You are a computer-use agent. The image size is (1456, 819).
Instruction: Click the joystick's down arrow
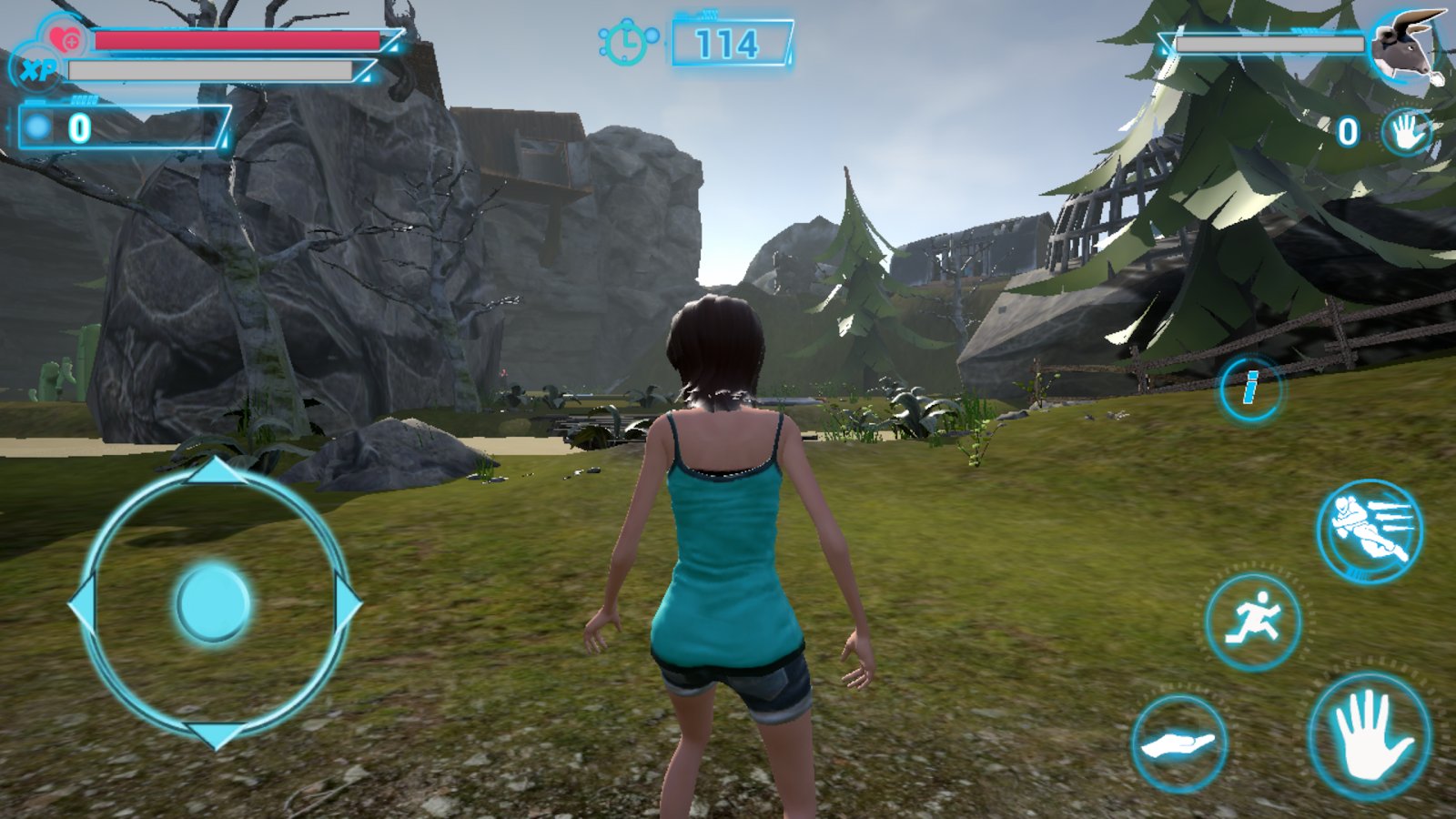[216, 733]
